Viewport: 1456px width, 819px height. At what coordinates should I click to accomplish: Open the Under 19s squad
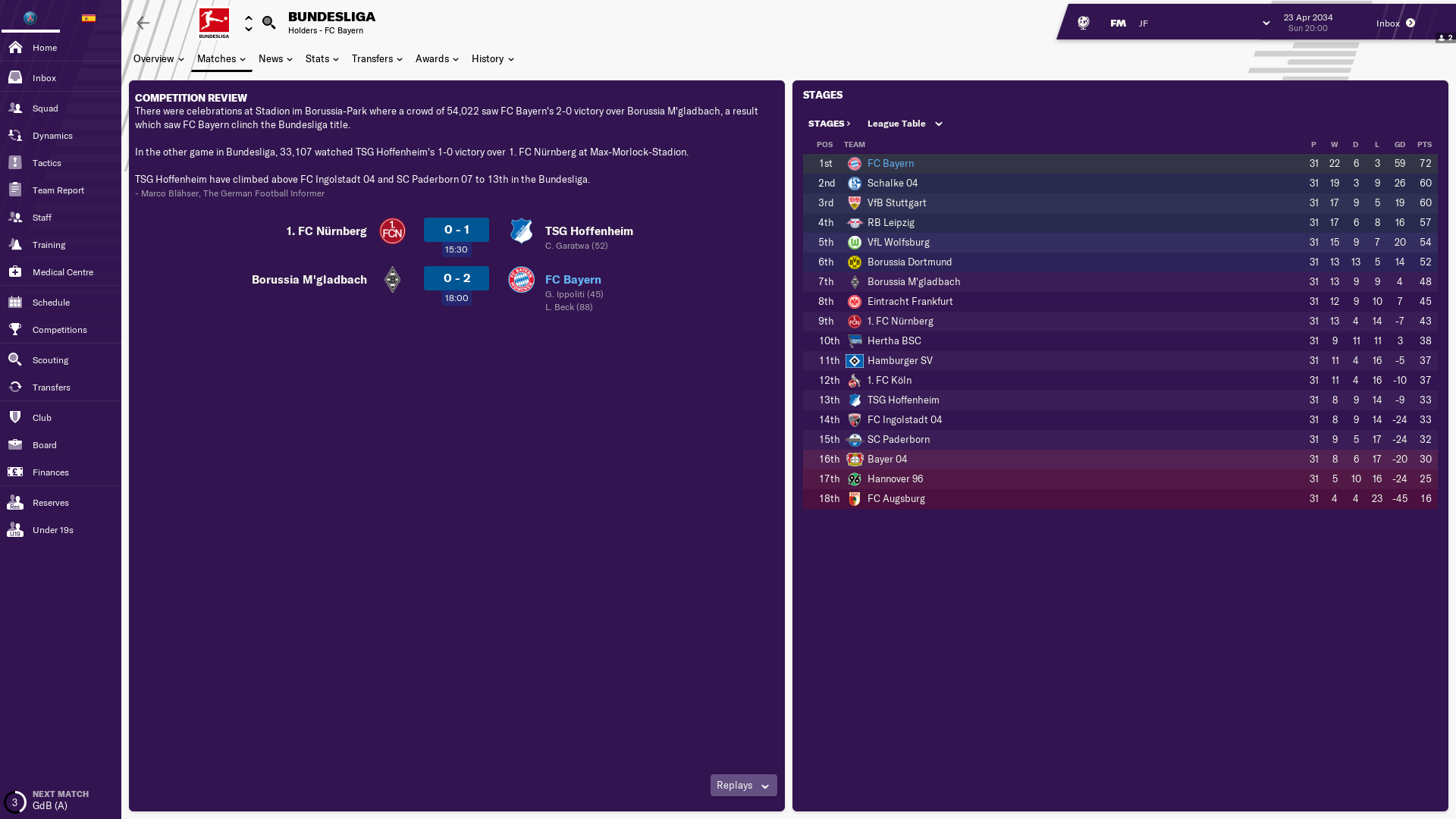tap(52, 530)
